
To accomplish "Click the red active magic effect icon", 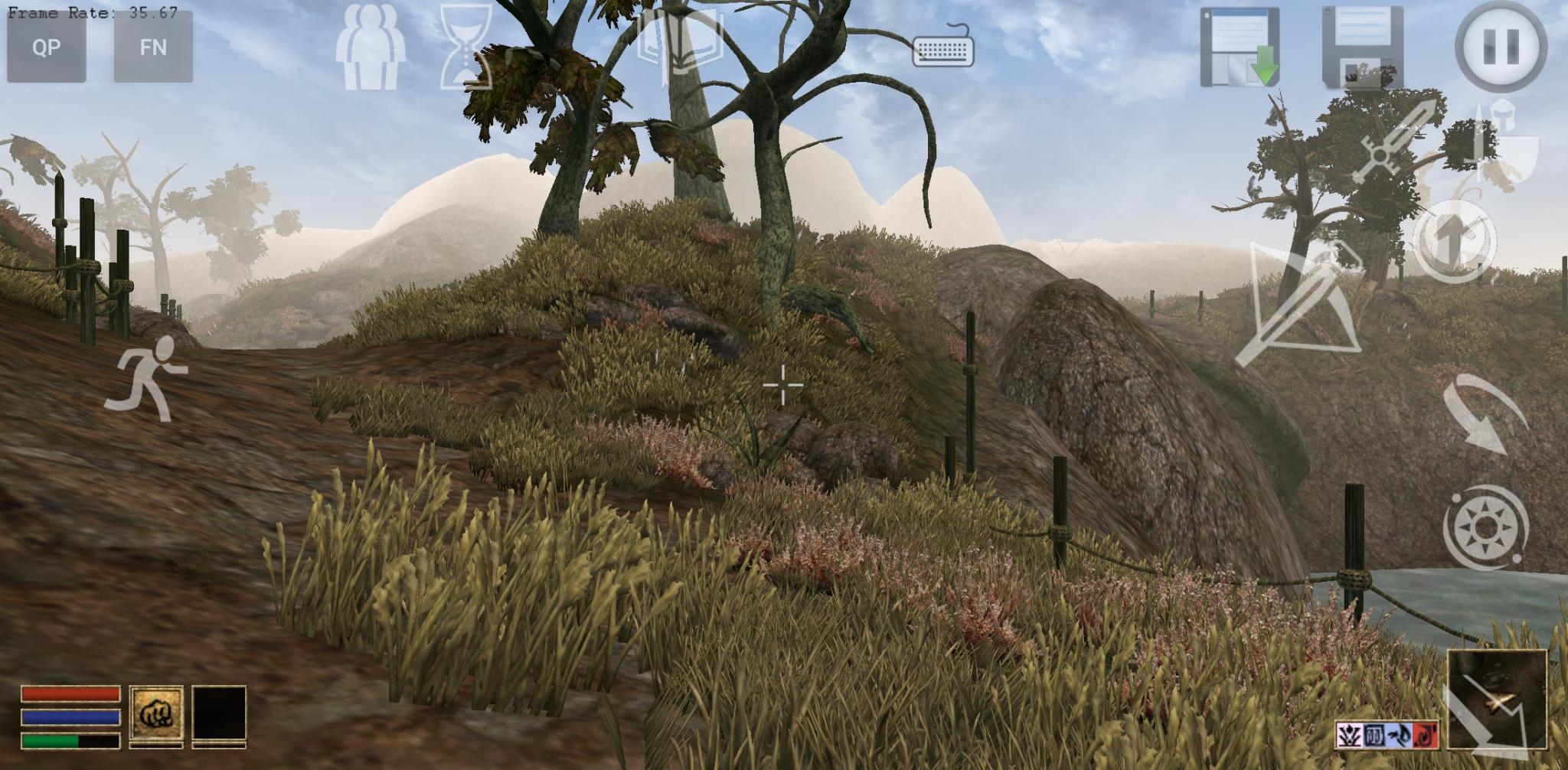I will pyautogui.click(x=1426, y=736).
